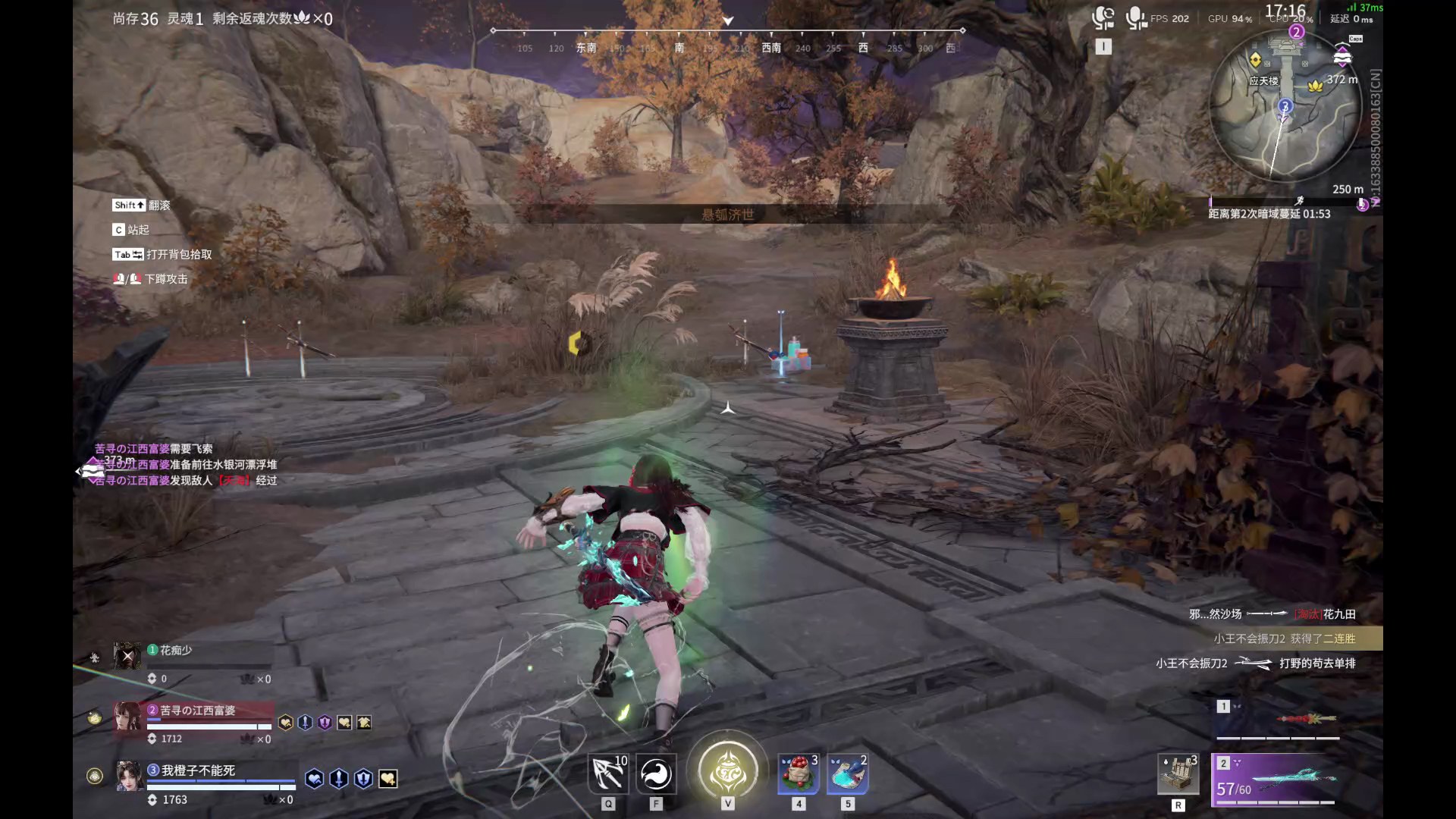Viewport: 1456px width, 819px height.
Task: Click the 应天楼 location label on minimap
Action: click(x=1263, y=81)
